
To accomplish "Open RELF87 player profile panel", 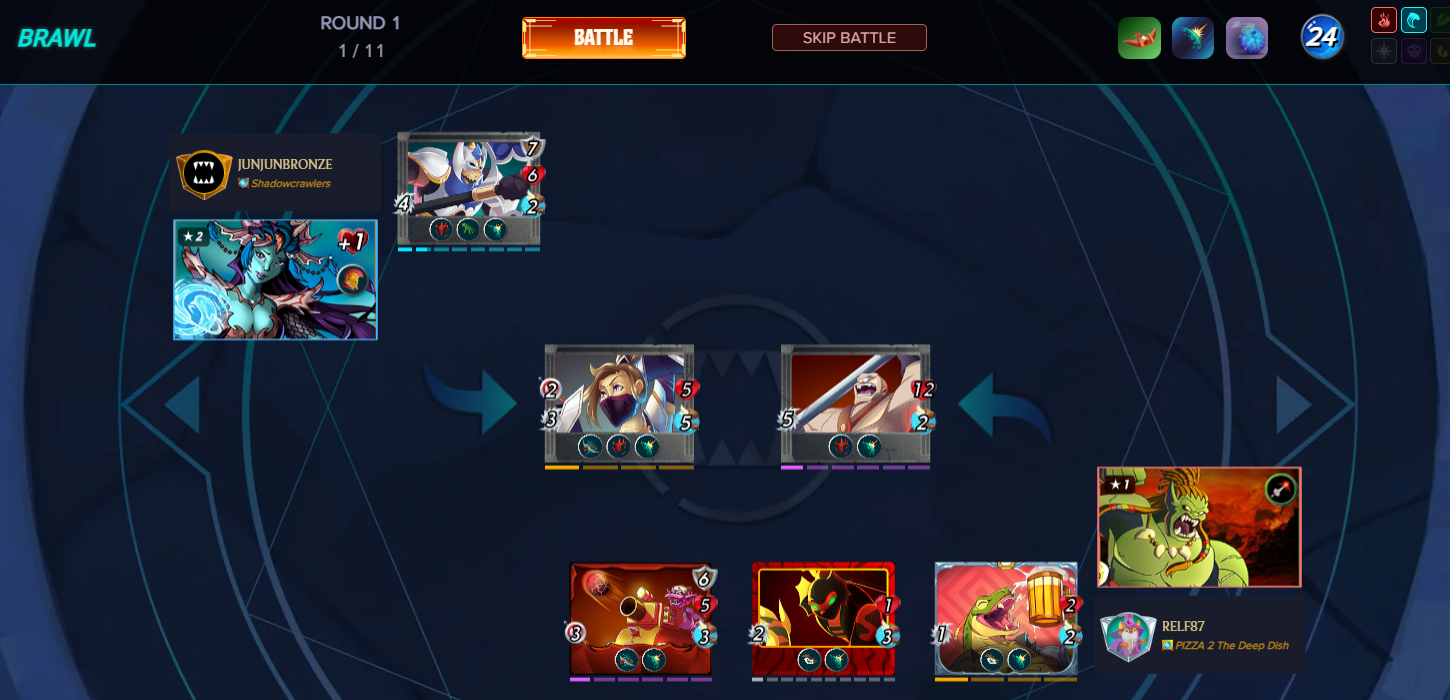I will click(1200, 635).
